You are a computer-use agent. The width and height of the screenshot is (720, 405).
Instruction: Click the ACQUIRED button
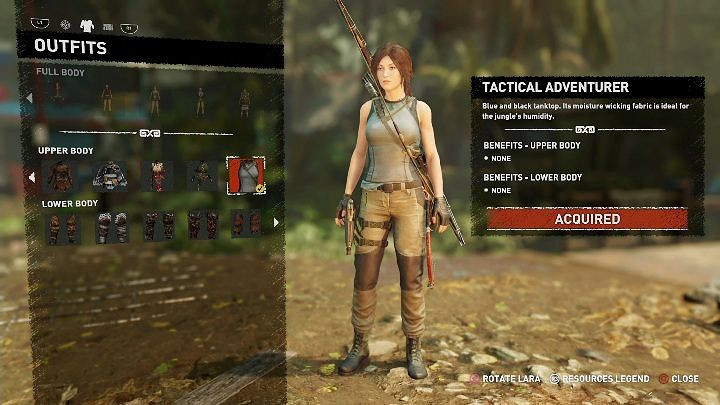(587, 218)
